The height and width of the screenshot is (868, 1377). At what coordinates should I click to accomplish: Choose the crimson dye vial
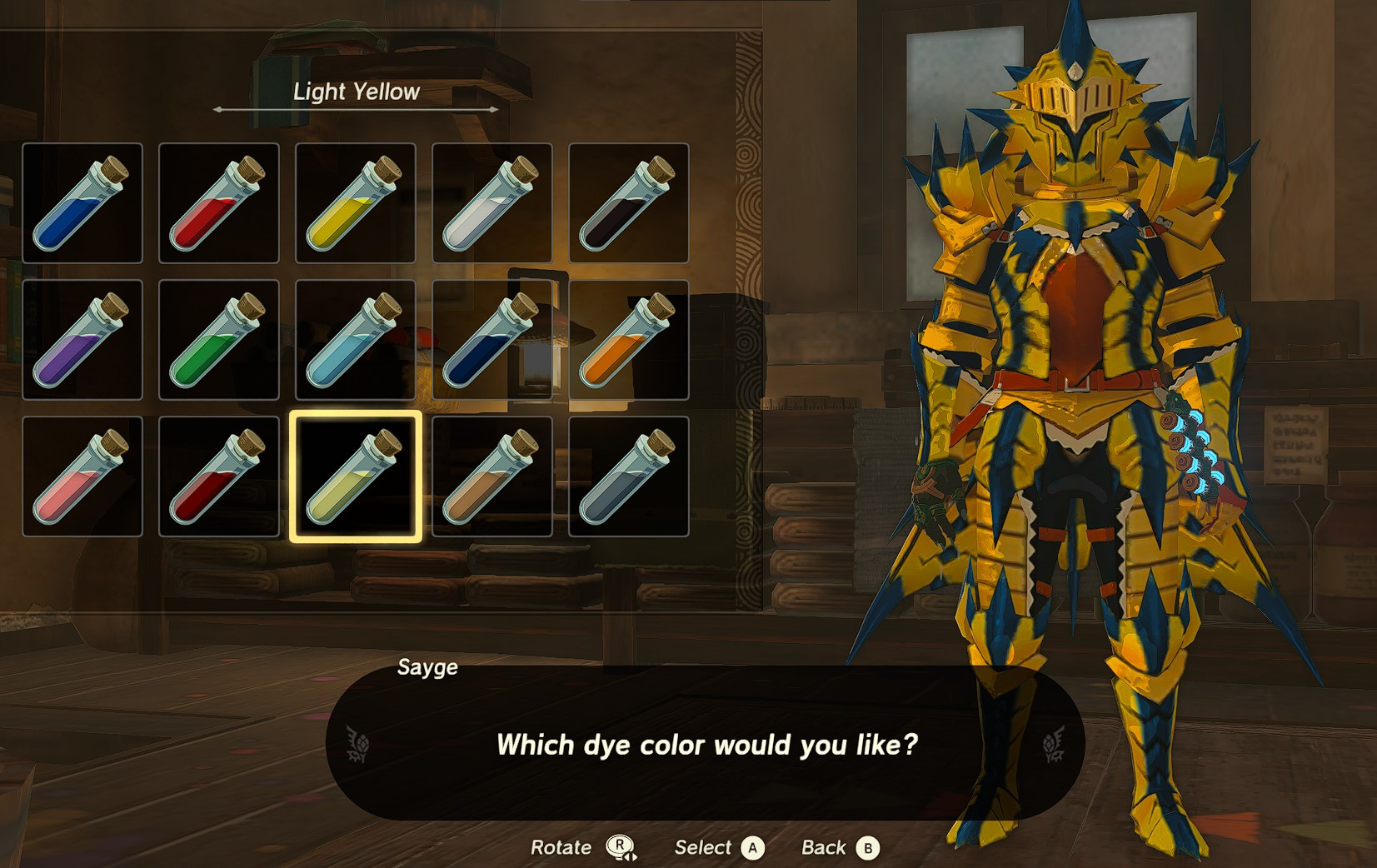point(218,476)
